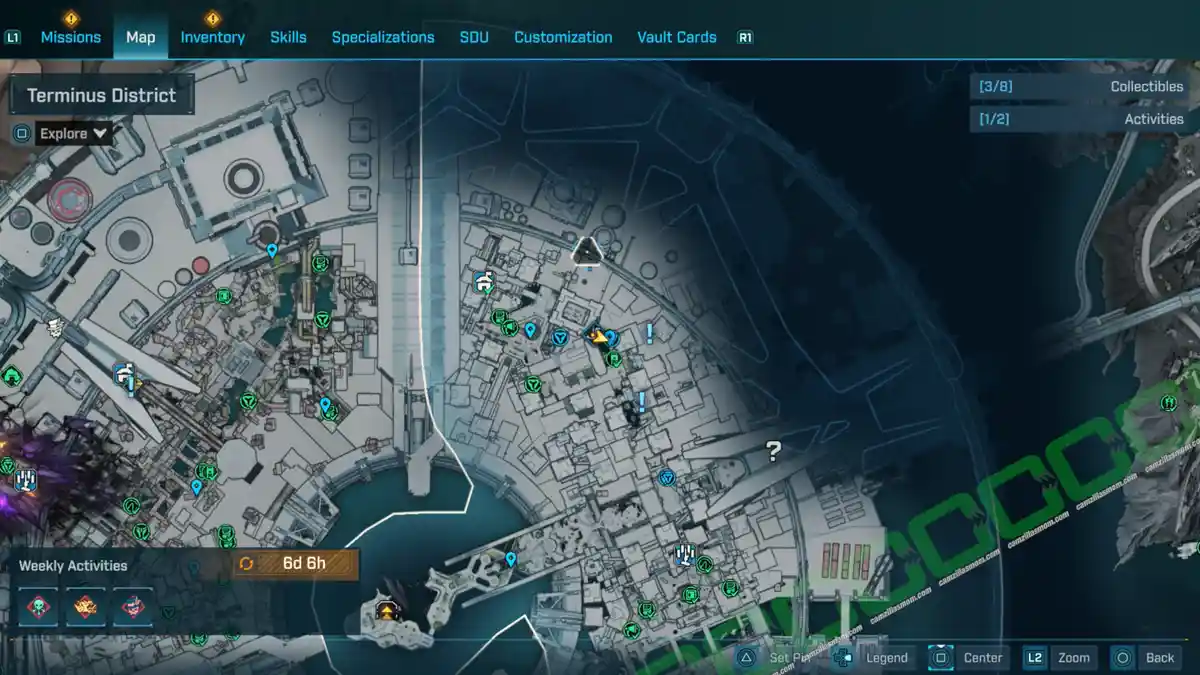Image resolution: width=1200 pixels, height=675 pixels.
Task: Select the Map tab
Action: pos(140,37)
